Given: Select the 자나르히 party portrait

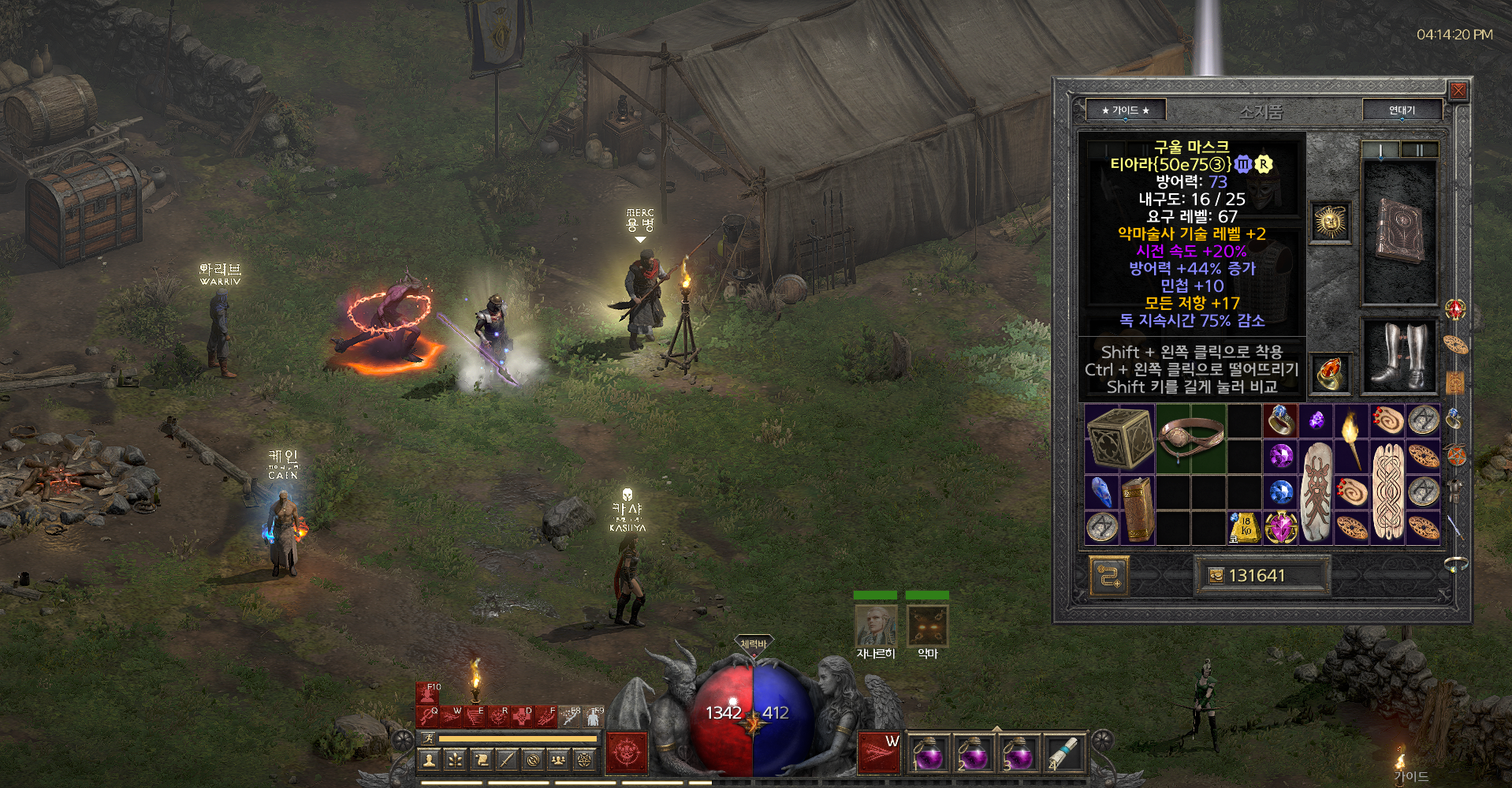Looking at the screenshot, I should point(875,626).
